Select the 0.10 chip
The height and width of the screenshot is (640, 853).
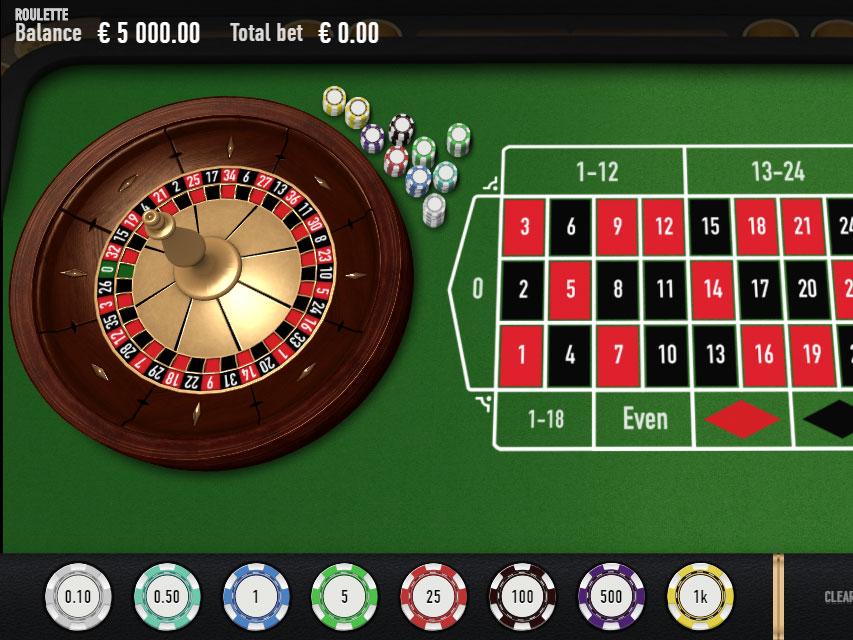click(78, 597)
